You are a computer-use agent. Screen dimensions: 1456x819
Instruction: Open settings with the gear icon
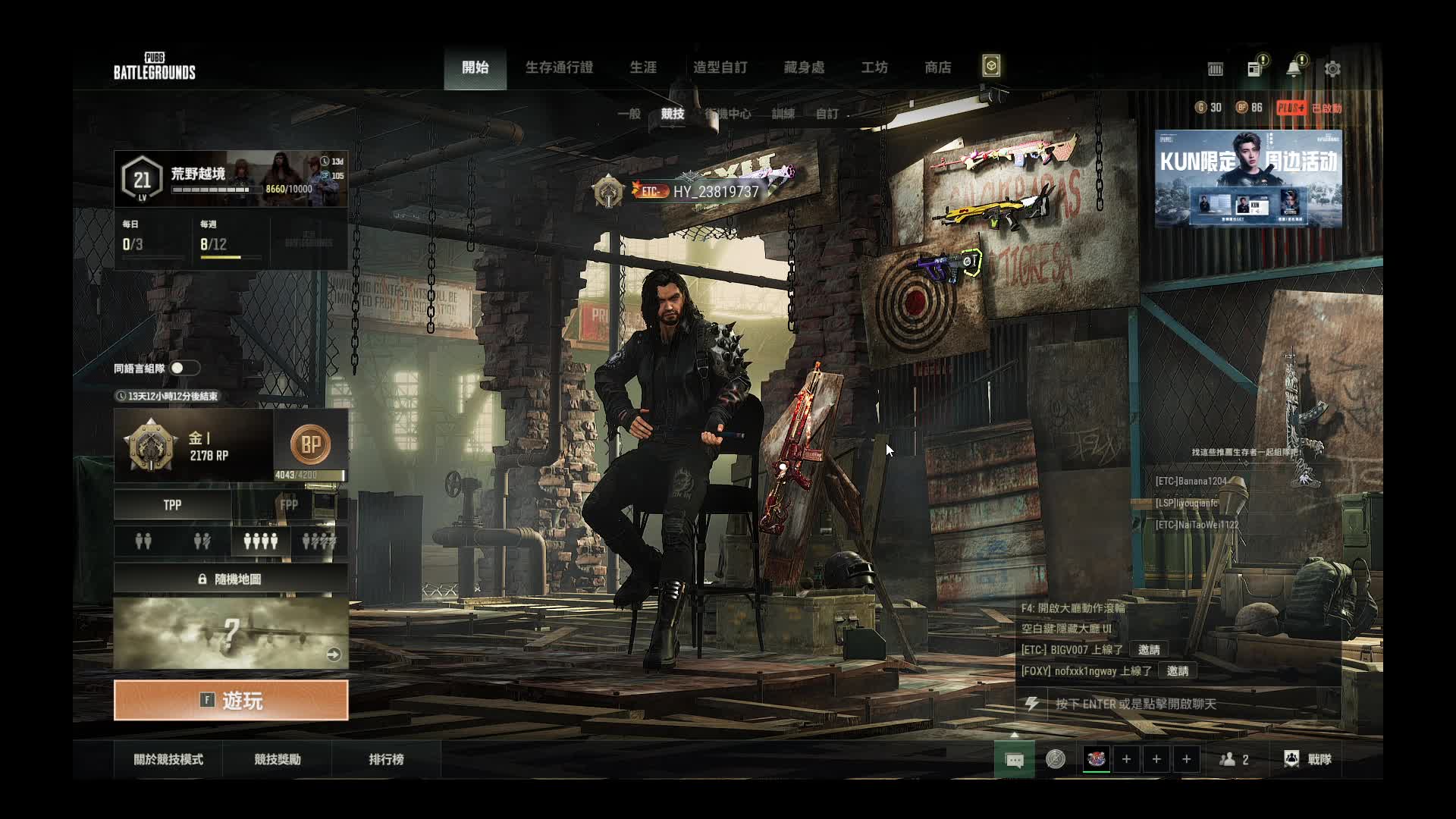(x=1332, y=69)
